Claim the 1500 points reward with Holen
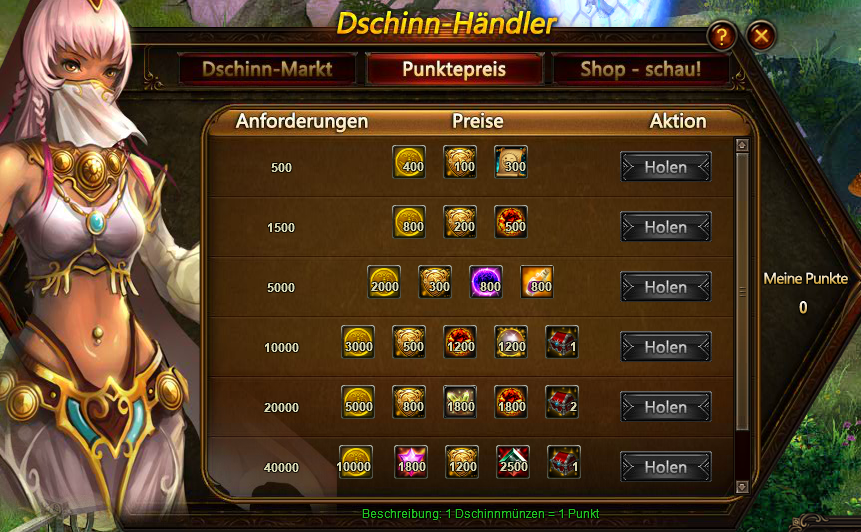Image resolution: width=861 pixels, height=532 pixels. coord(665,227)
